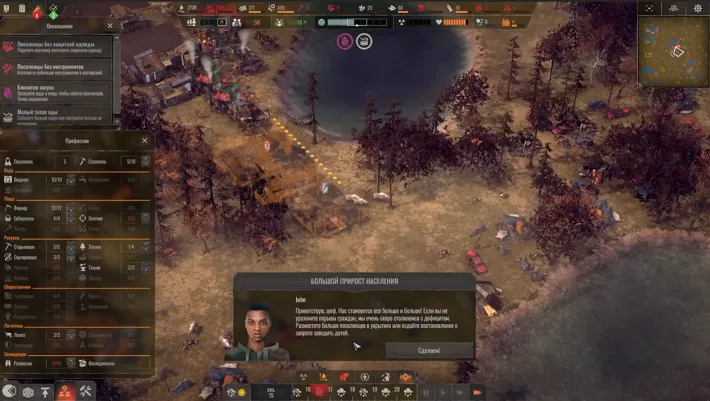Open settings via the gear icon
710x401 pixels.
pyautogui.click(x=699, y=9)
